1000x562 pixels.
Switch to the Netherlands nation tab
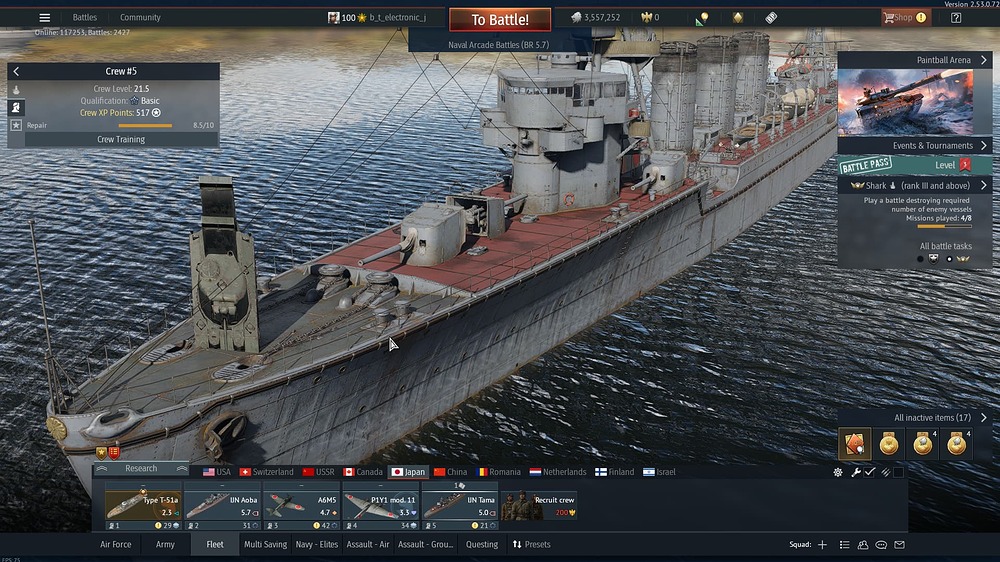tap(558, 472)
